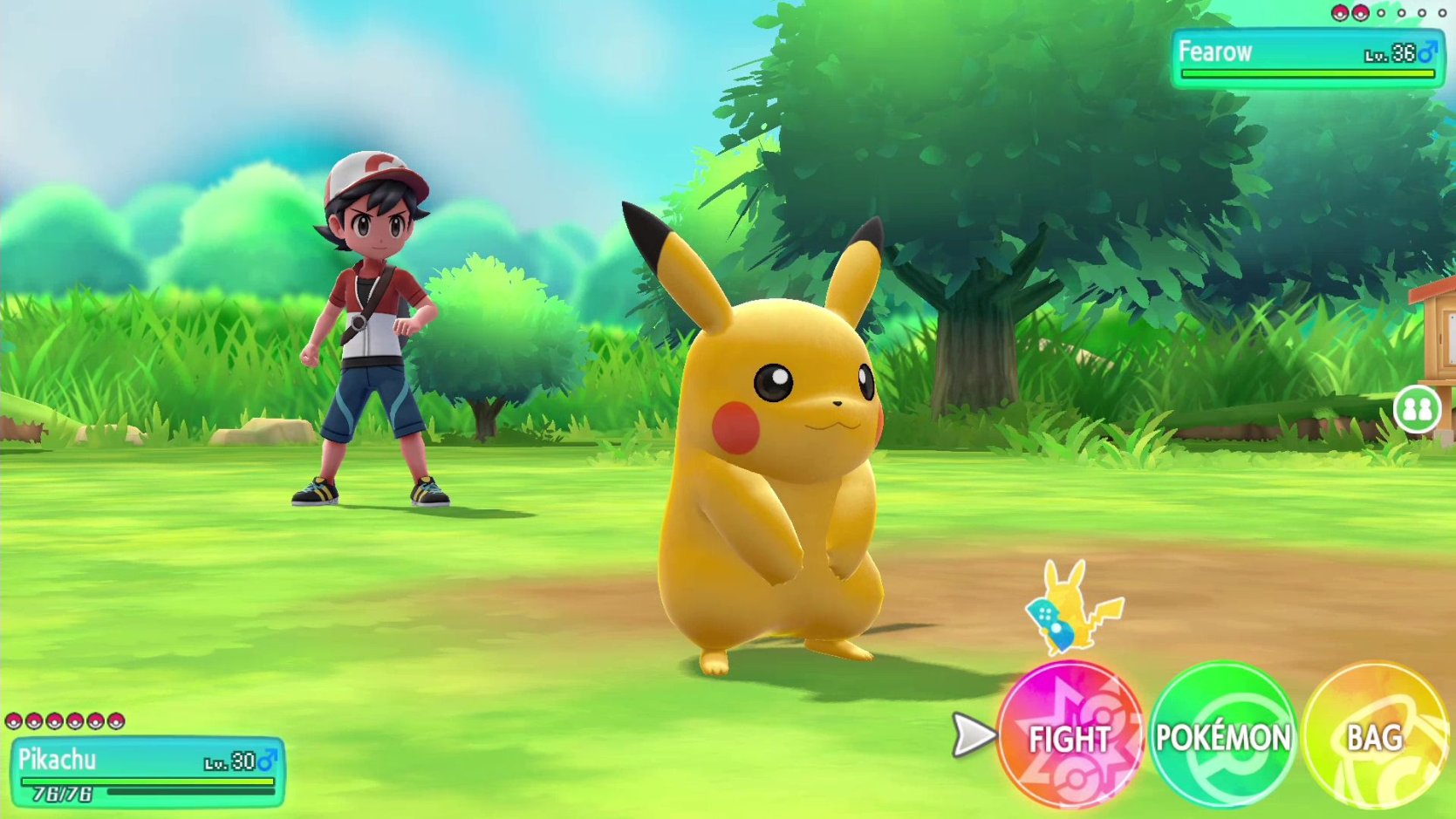Click the two-player co-op icon

point(1417,407)
